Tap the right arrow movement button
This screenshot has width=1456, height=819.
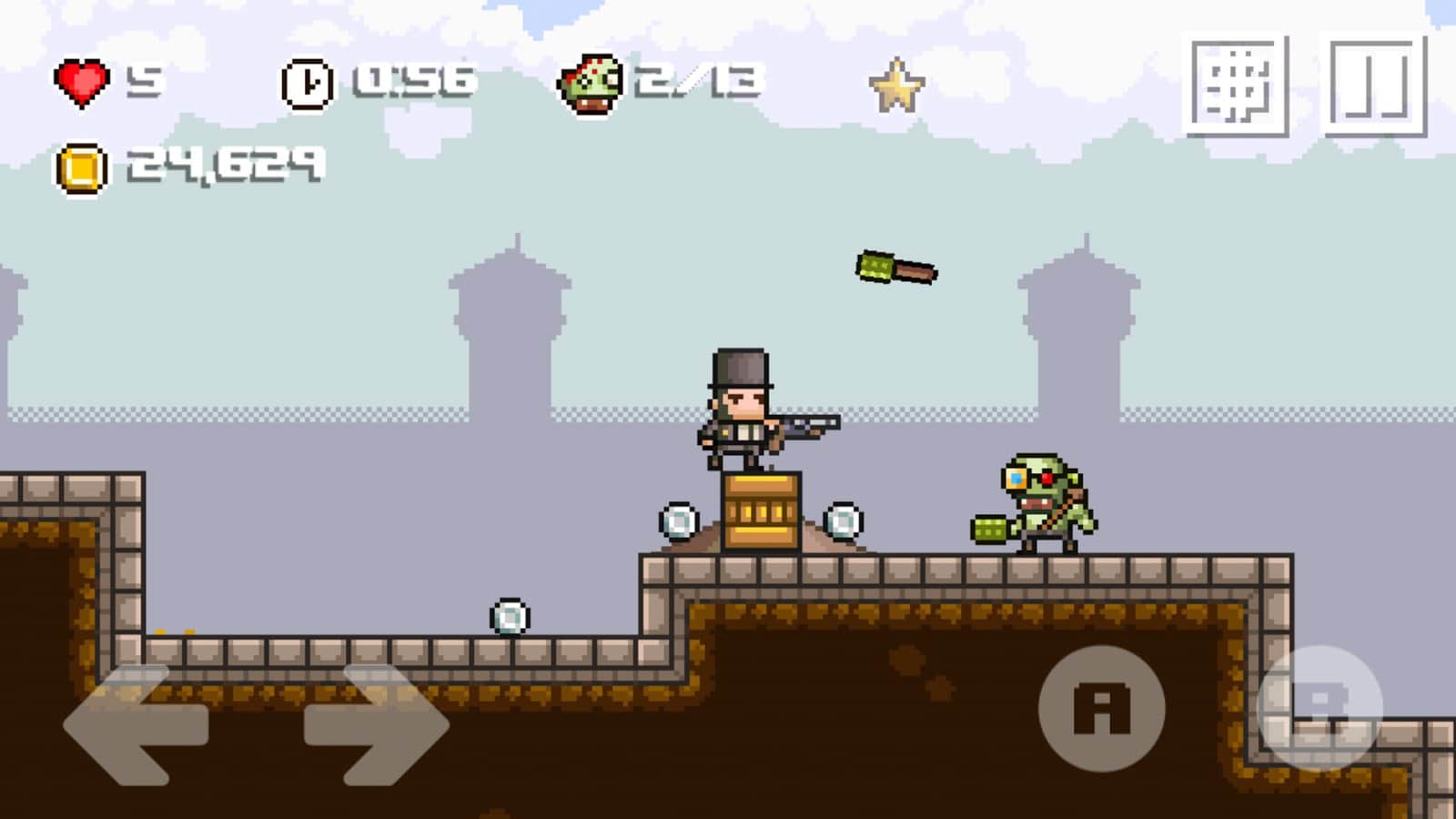click(377, 725)
